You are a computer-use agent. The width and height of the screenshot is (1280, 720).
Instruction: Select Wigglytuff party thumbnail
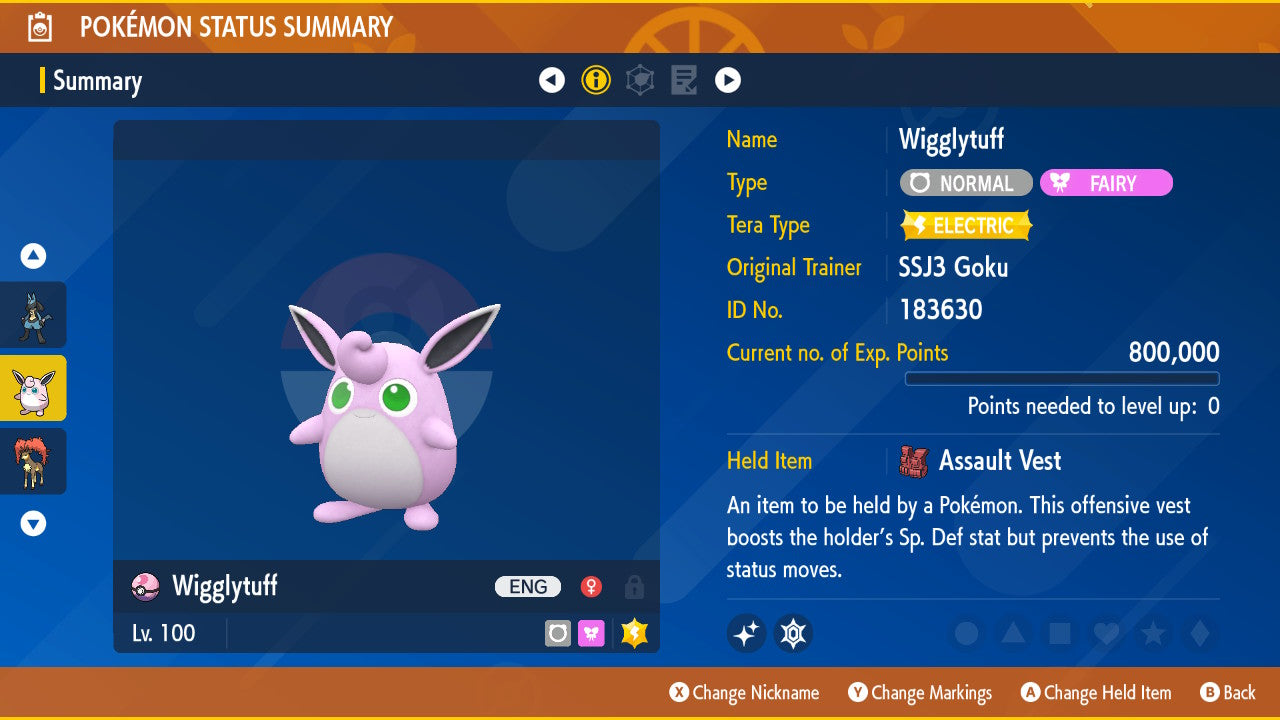tap(33, 388)
